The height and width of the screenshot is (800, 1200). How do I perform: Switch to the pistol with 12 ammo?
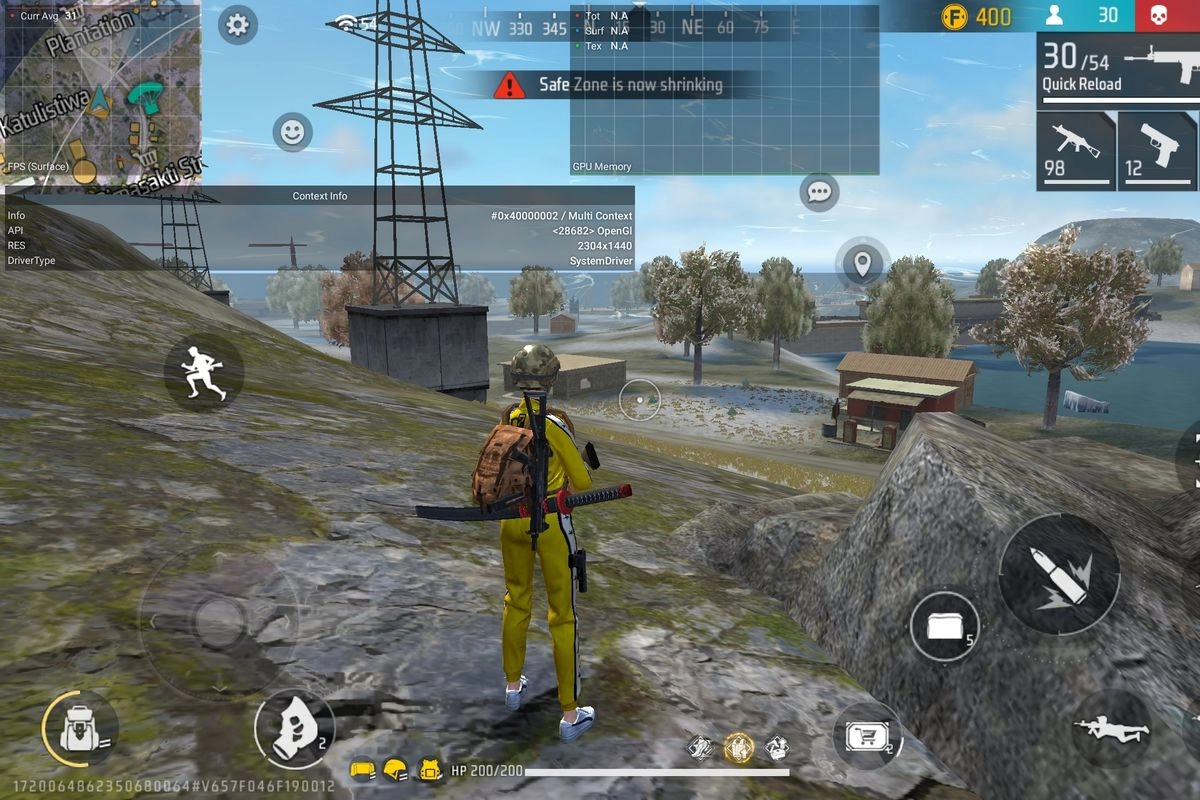[1157, 151]
